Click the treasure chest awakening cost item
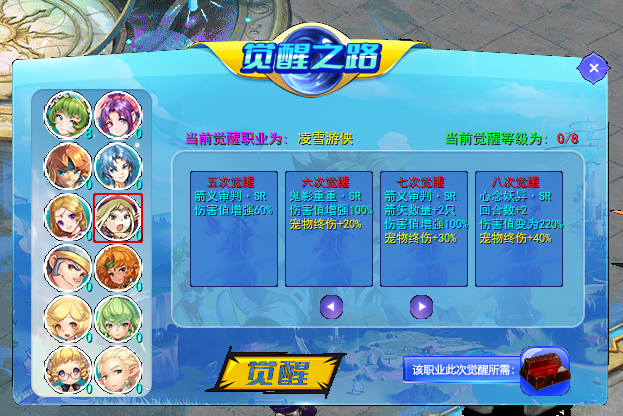 (x=544, y=368)
